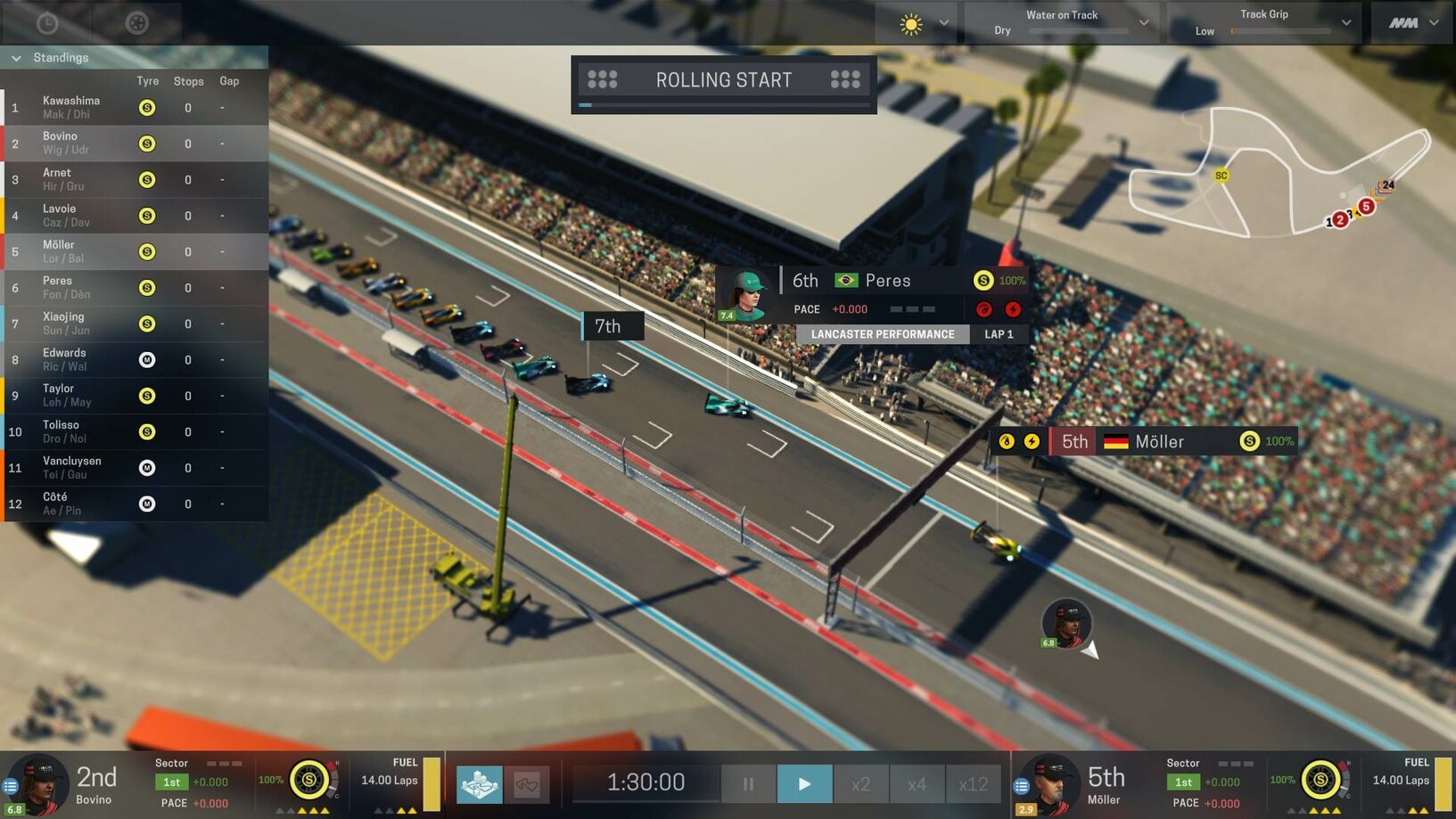Enable x12 simulation speed
The image size is (1456, 819).
tap(973, 783)
